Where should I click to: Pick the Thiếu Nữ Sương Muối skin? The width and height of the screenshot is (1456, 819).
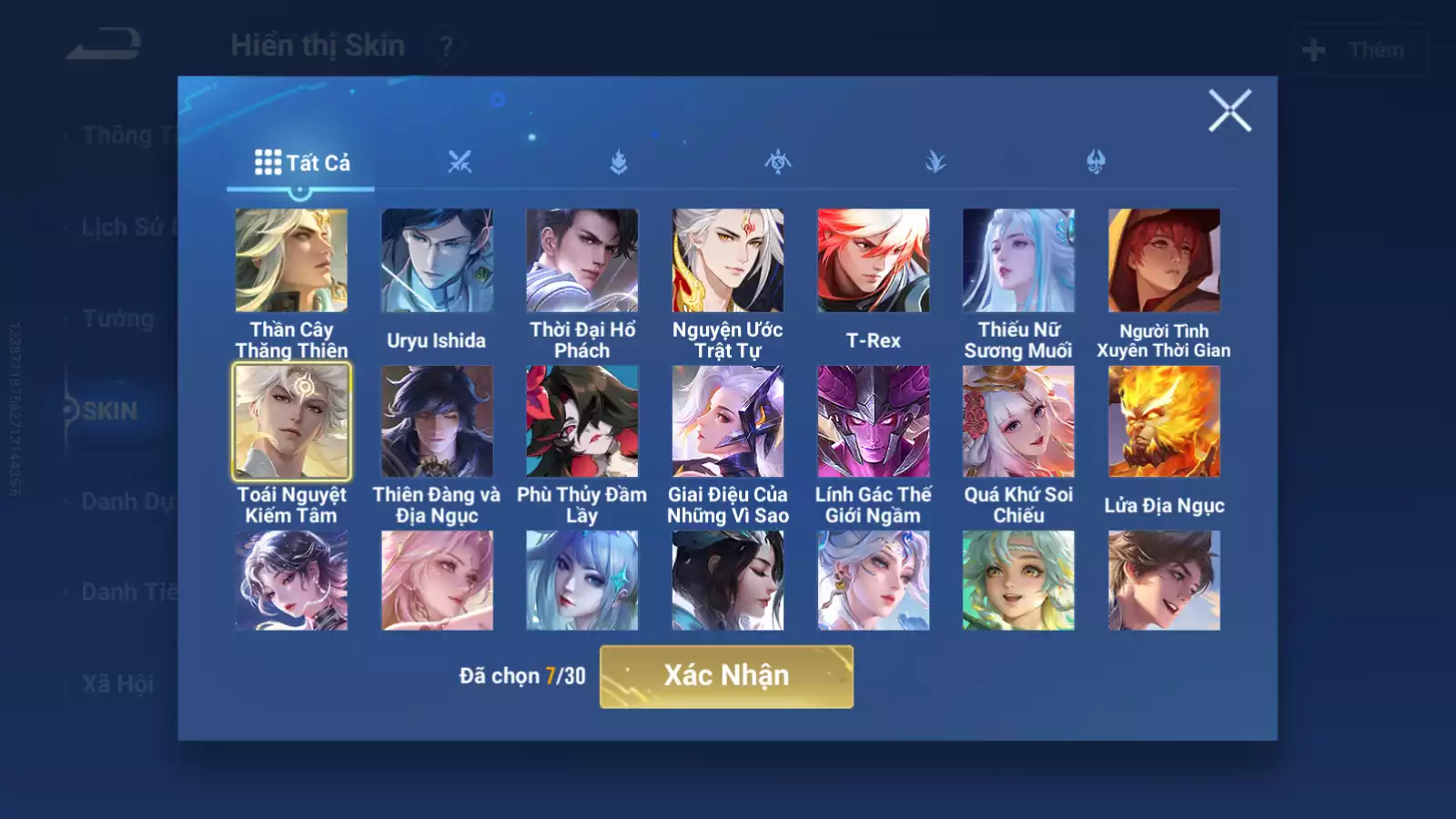1018,261
